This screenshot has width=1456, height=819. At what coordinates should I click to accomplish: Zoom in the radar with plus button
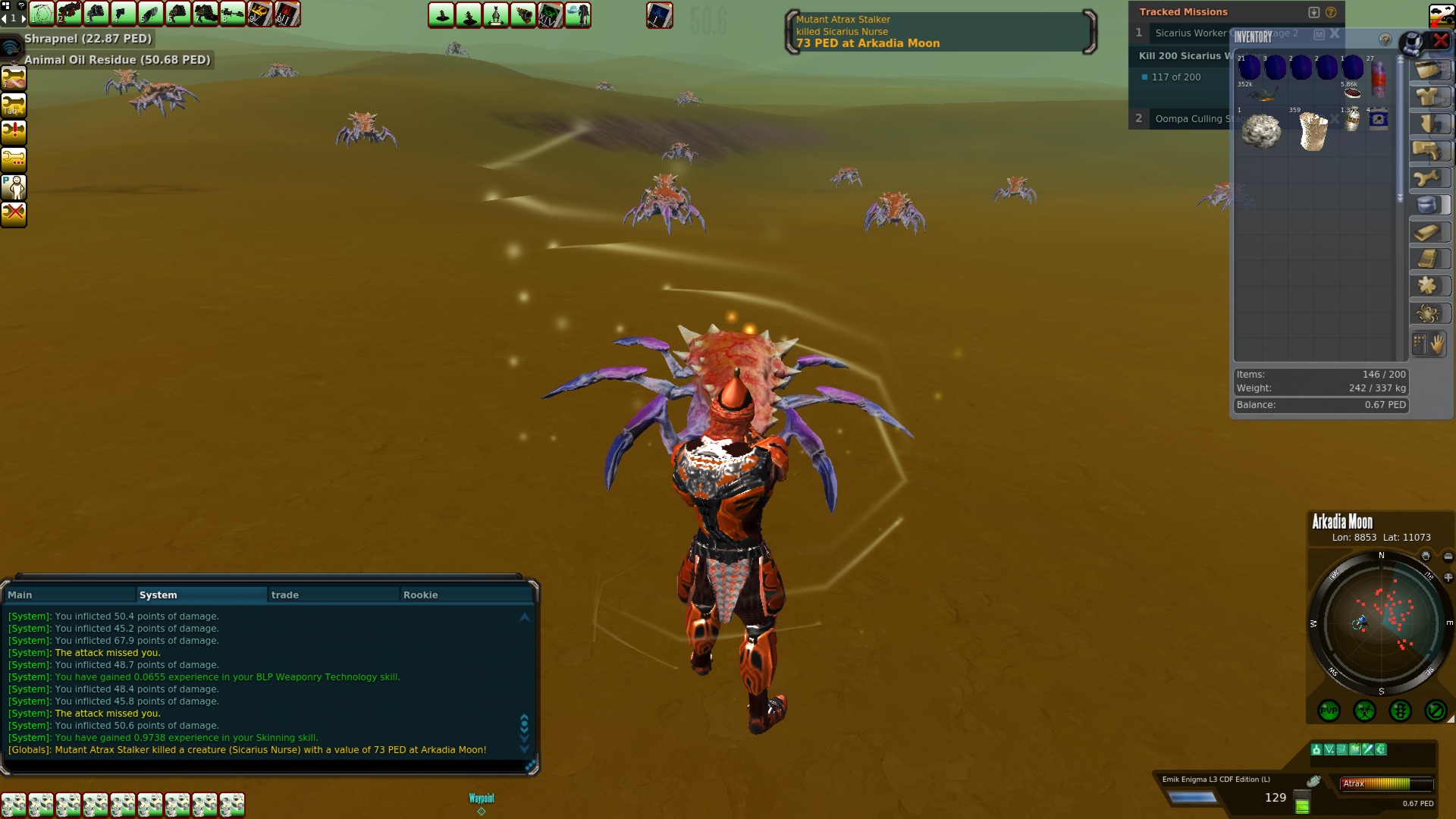pyautogui.click(x=1448, y=578)
